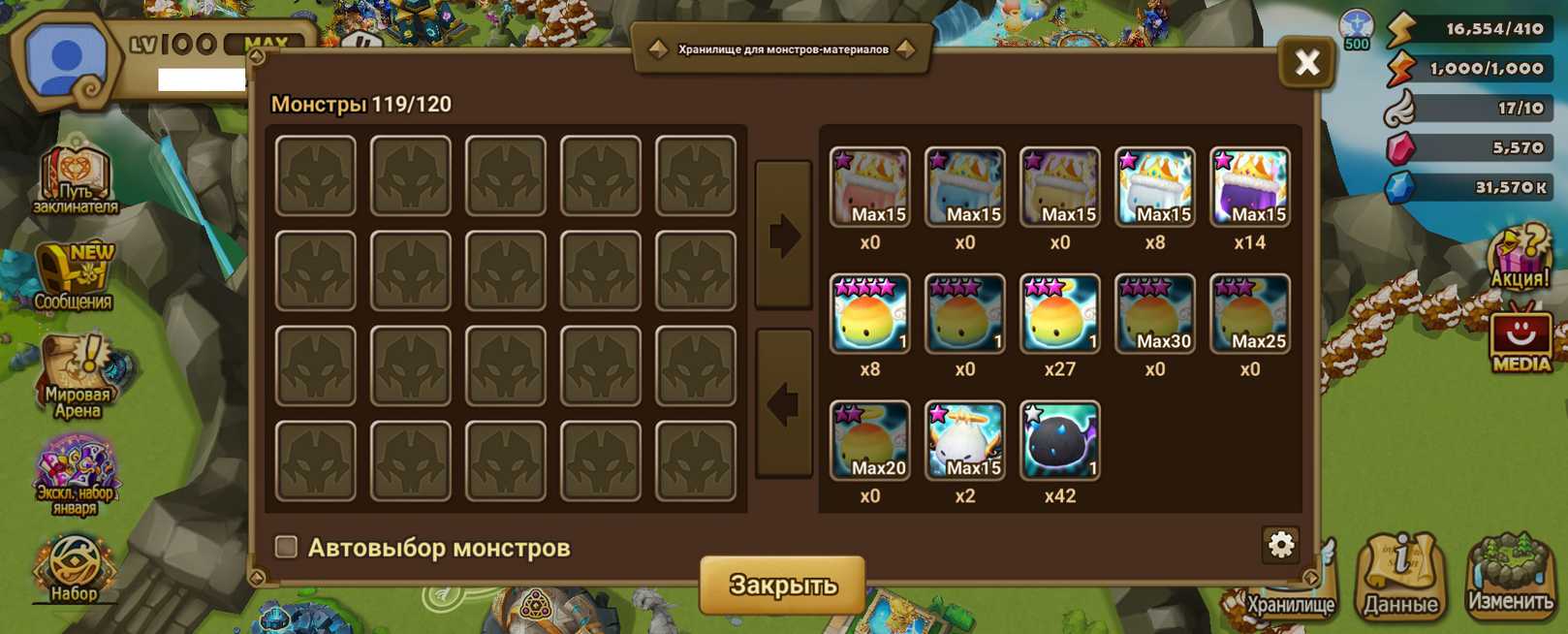The image size is (1568, 634).
Task: Click the Закрыть button
Action: click(x=782, y=585)
